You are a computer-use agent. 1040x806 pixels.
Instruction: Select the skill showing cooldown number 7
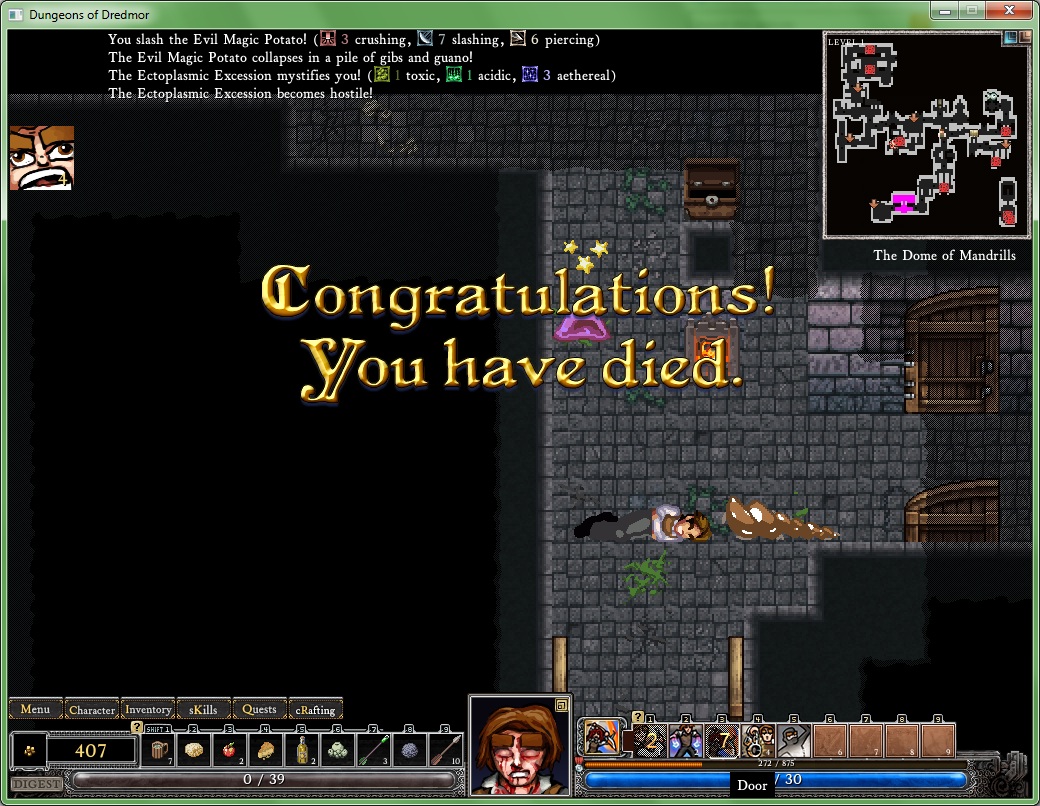[722, 741]
